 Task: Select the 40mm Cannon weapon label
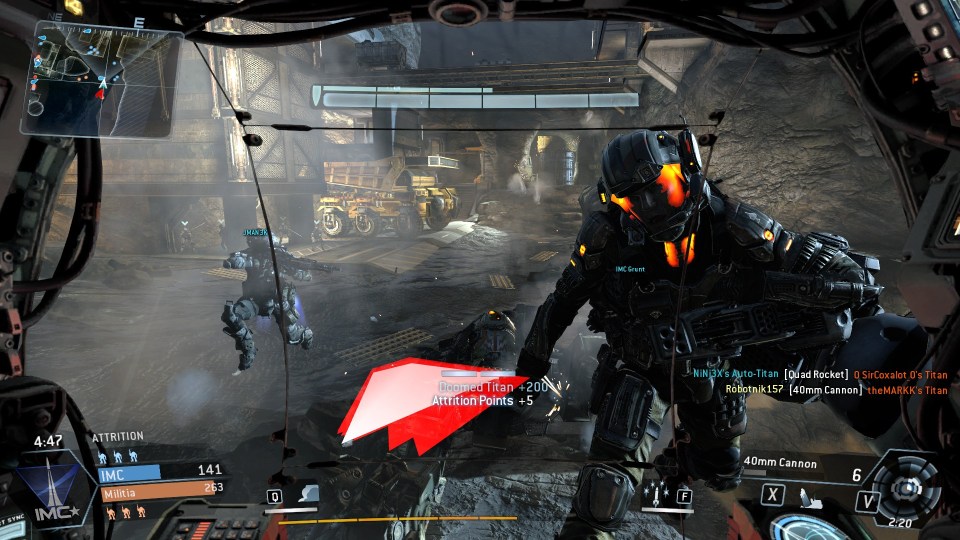tap(780, 463)
